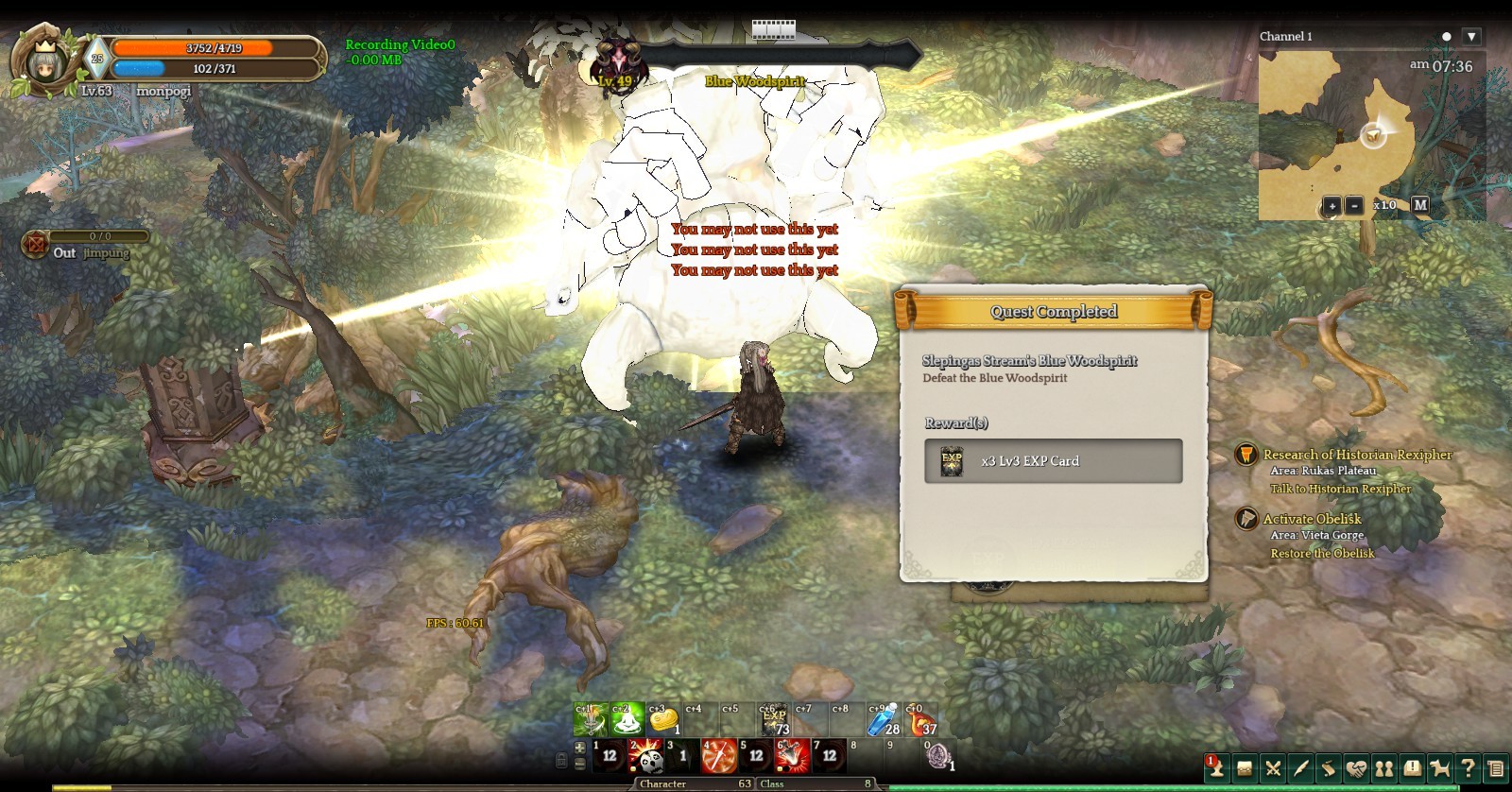Use the EXP card quickslot item
The image size is (1512, 792).
pos(774,721)
